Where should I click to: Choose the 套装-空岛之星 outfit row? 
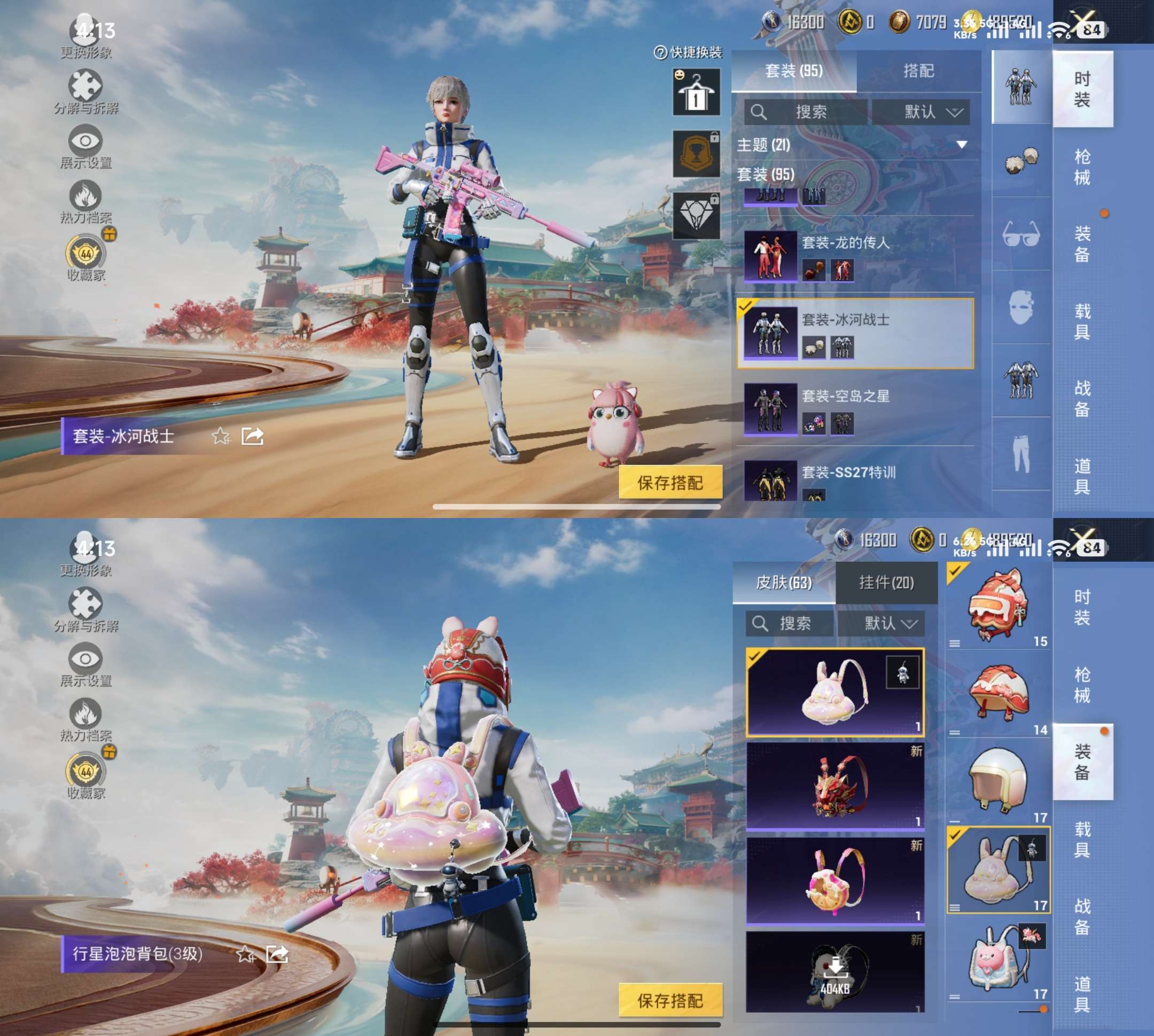click(854, 409)
